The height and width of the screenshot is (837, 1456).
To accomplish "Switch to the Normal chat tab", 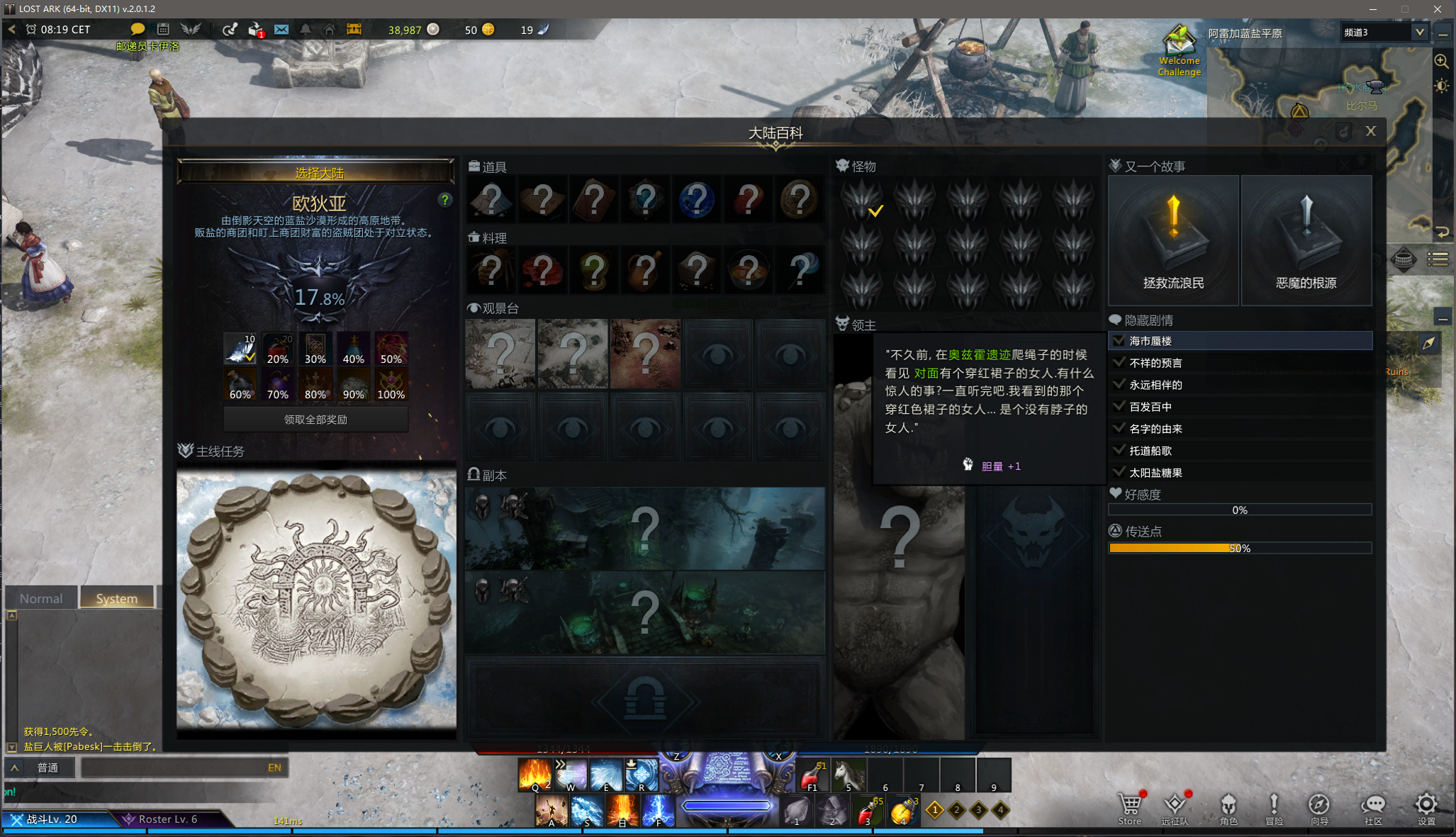I will tap(41, 598).
